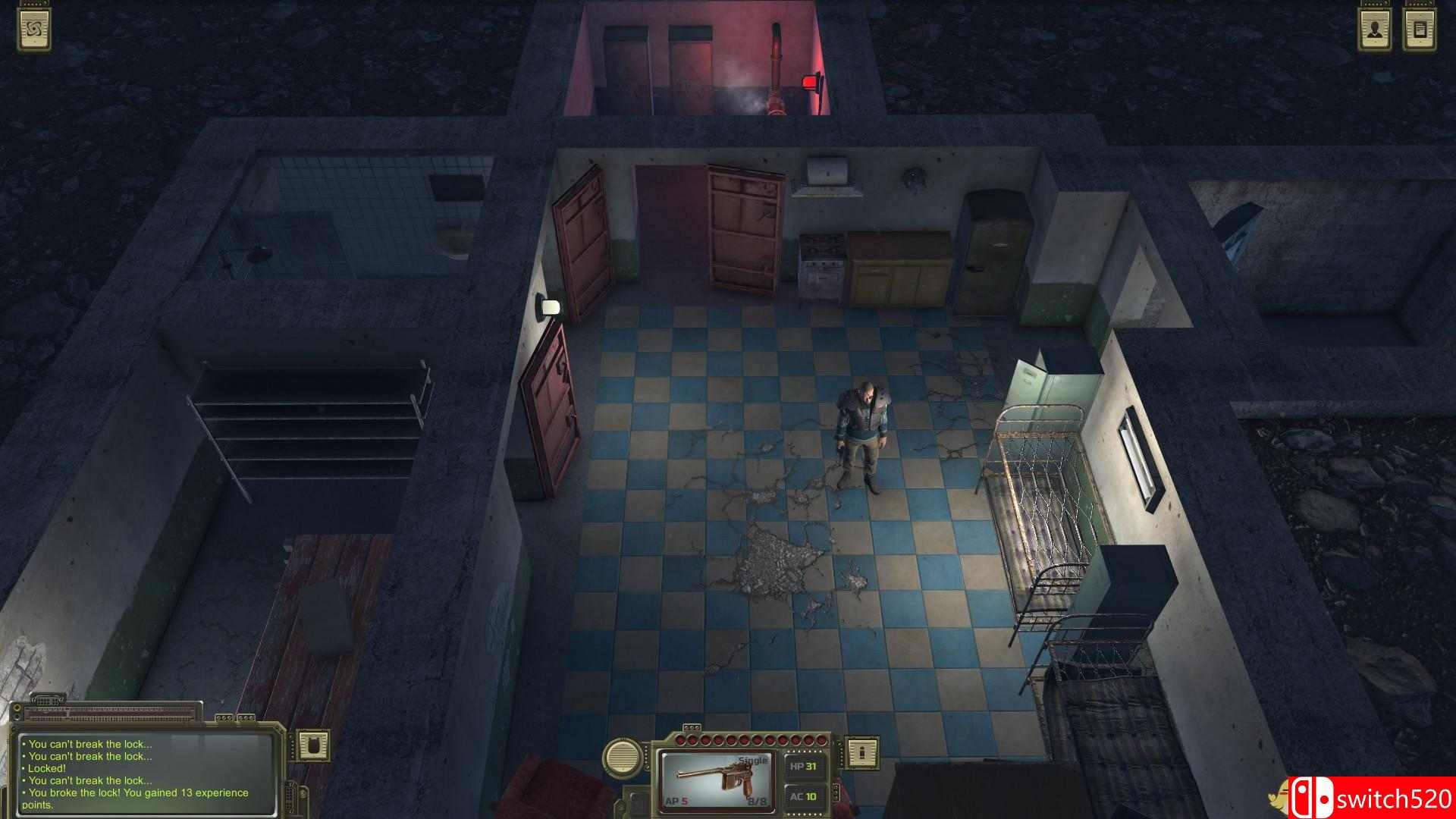1456x819 pixels.
Task: Click the 'Locked!' message line
Action: click(x=45, y=768)
